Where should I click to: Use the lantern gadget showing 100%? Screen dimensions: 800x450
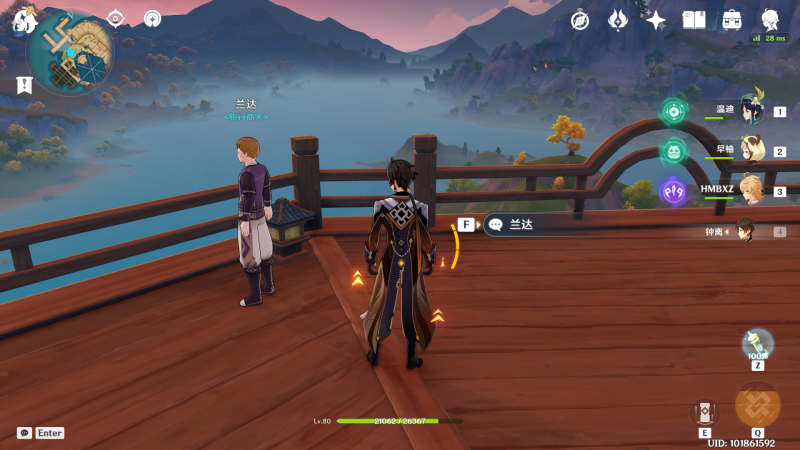point(757,343)
